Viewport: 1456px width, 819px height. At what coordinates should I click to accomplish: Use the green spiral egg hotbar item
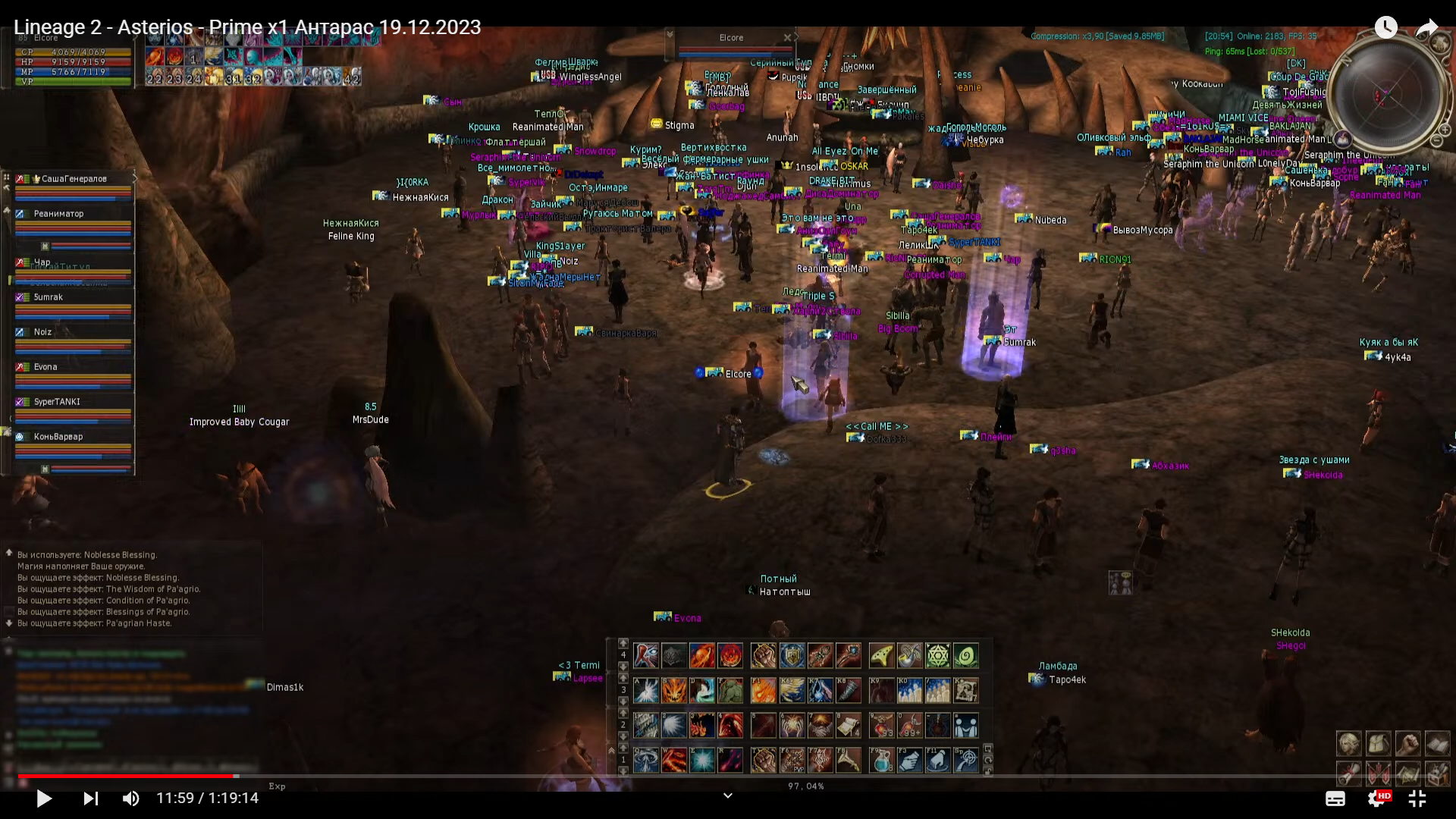(965, 655)
